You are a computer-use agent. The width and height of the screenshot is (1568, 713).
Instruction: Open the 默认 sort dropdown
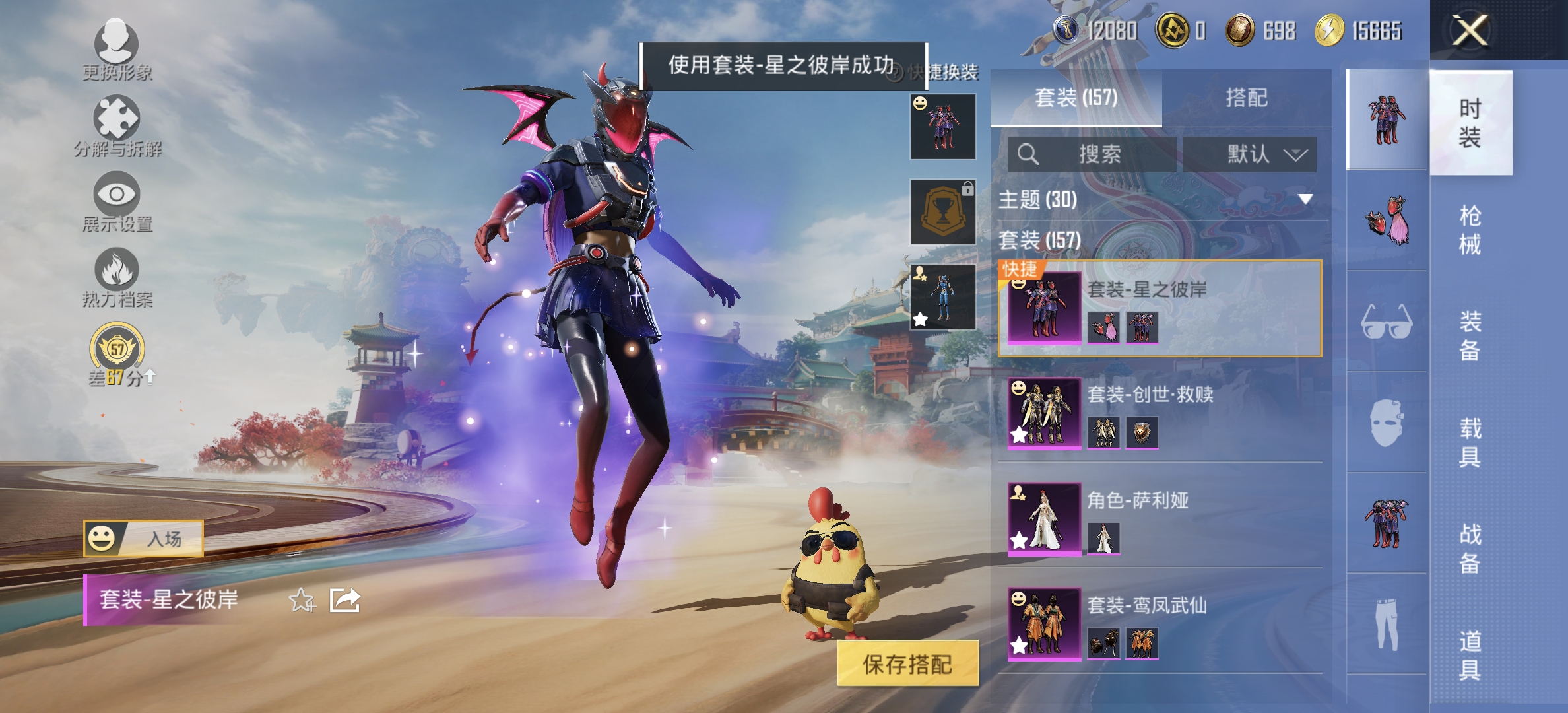tap(1253, 155)
